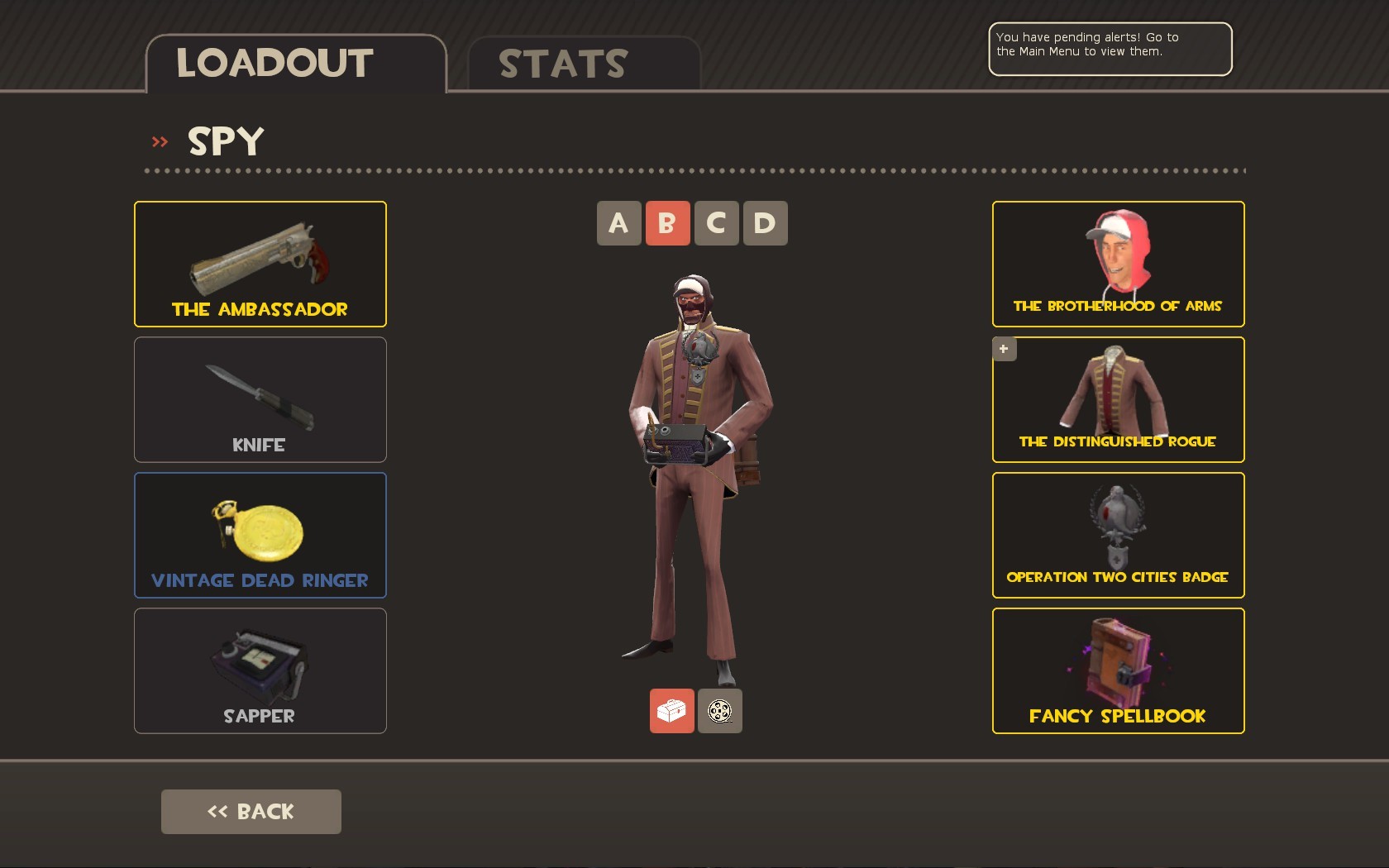Open the Knife weapon slot
Screen dimensions: 1389x868
(260, 399)
